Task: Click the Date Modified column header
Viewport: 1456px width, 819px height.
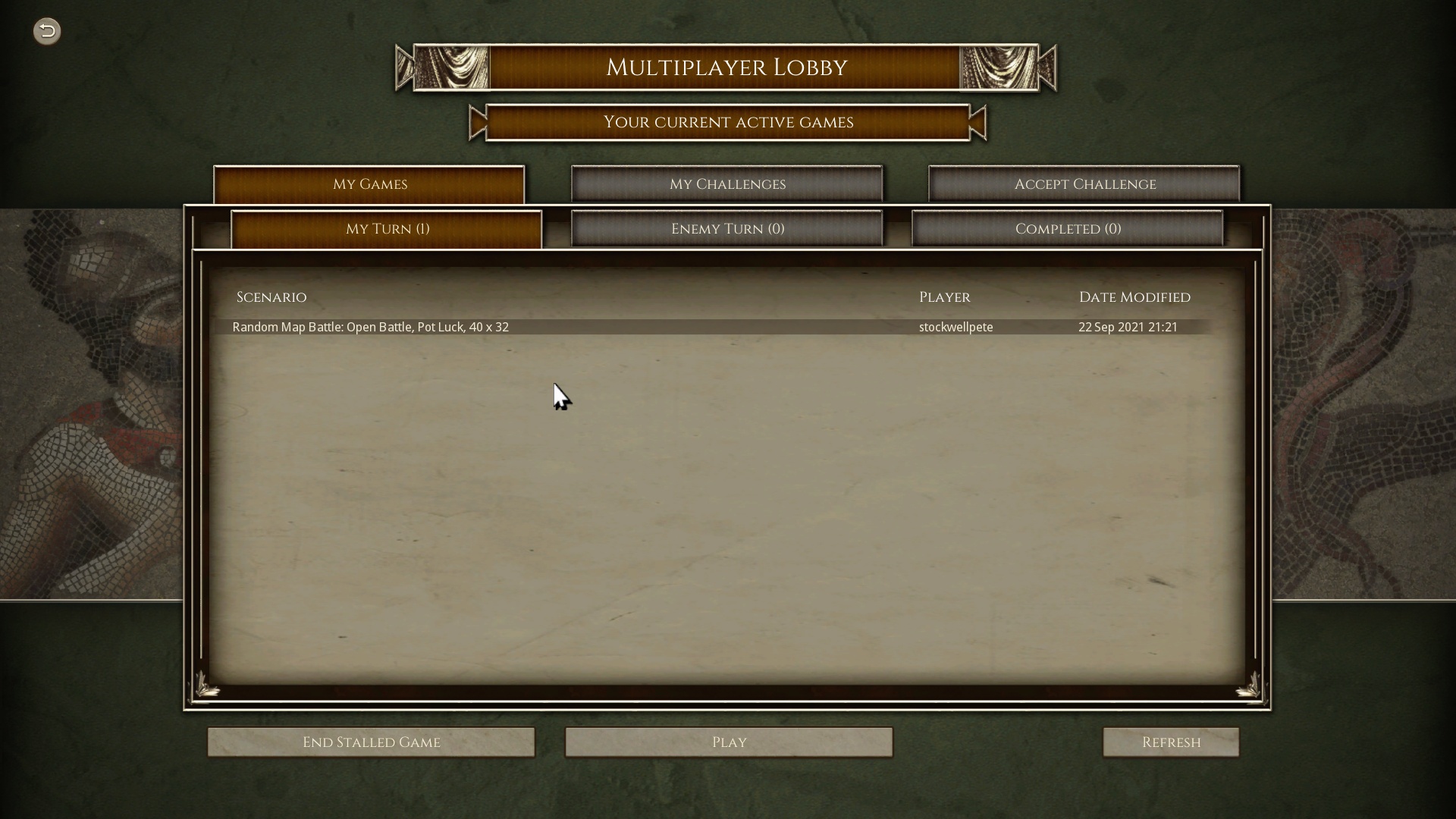Action: tap(1134, 297)
